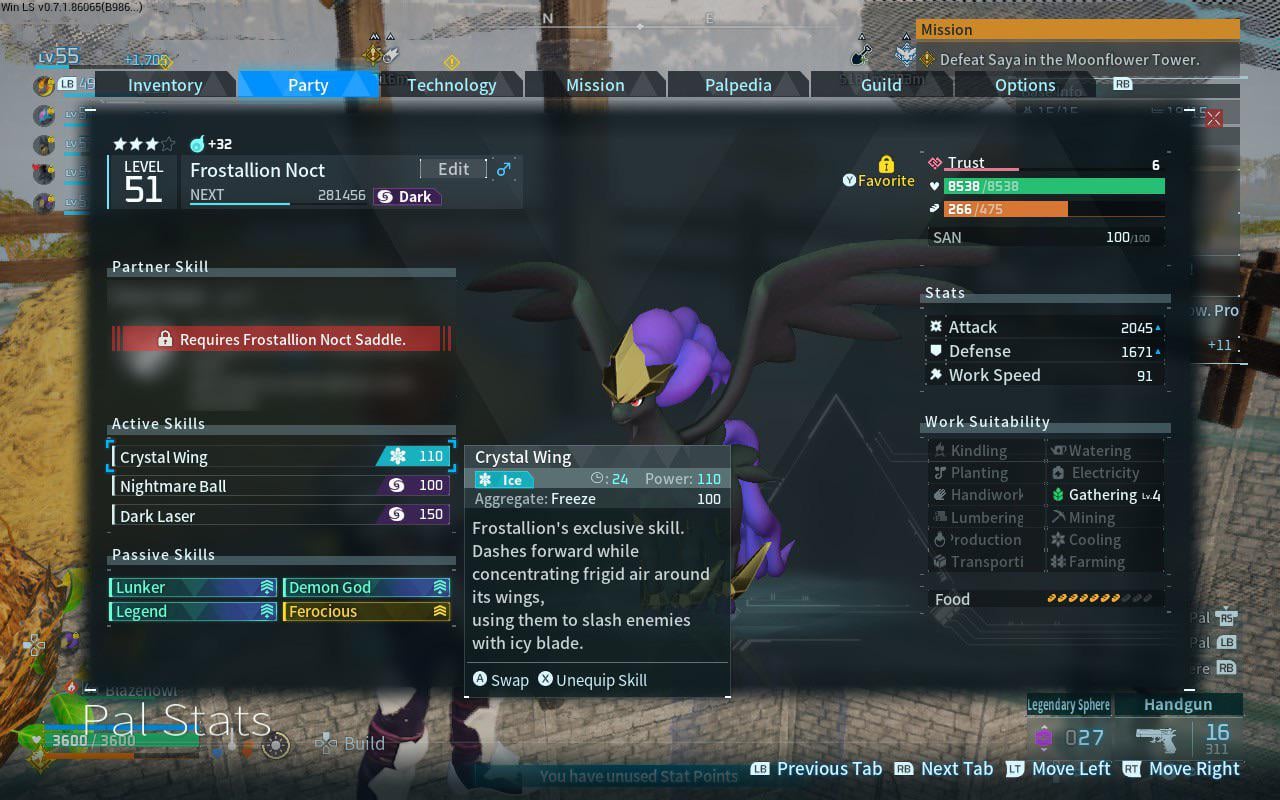
Task: Choose the Nightmare Ball skill row
Action: click(281, 486)
